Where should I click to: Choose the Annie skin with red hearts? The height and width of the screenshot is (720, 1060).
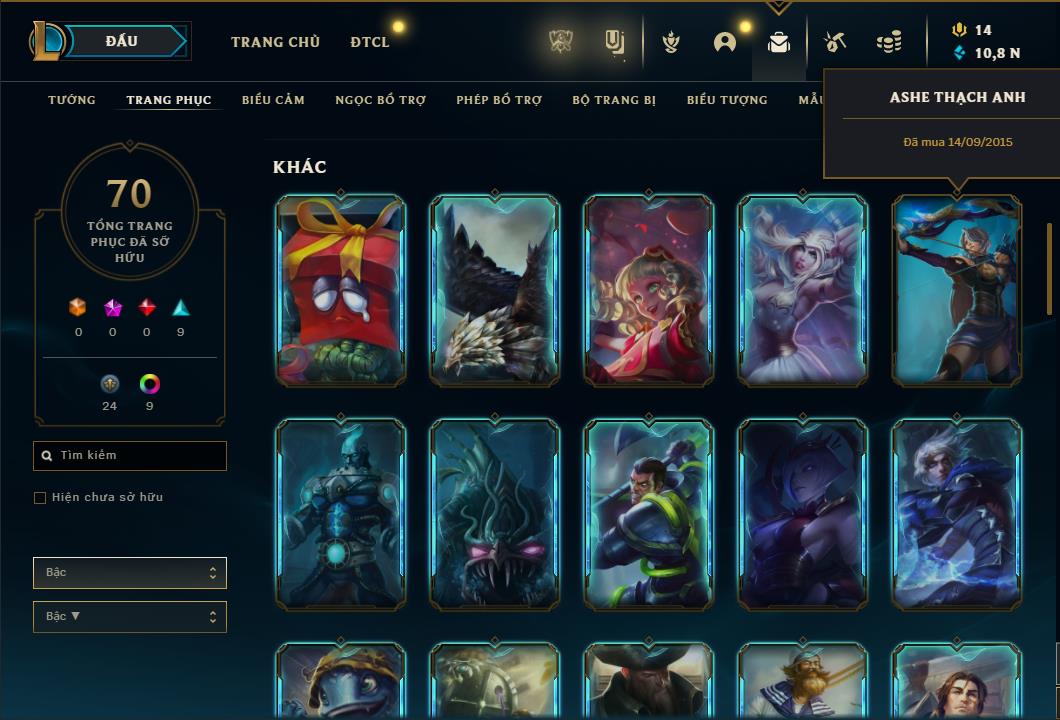pos(649,290)
